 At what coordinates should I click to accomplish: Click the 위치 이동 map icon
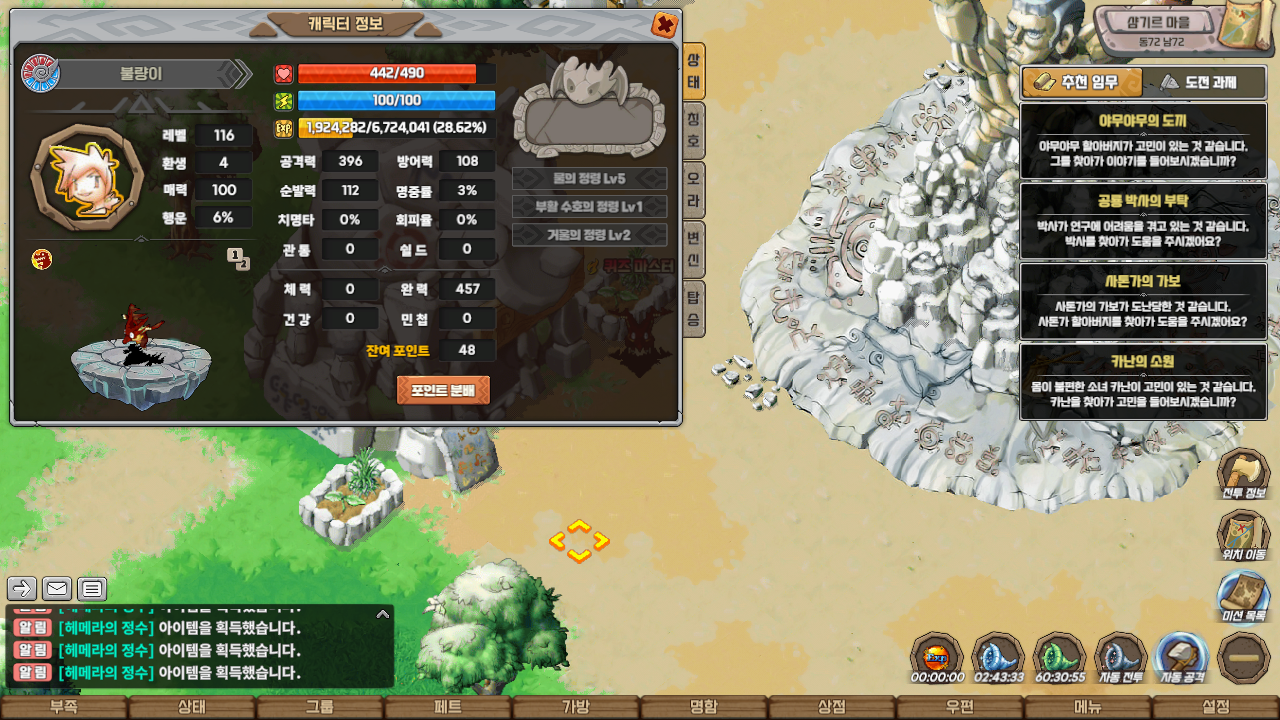click(x=1243, y=535)
